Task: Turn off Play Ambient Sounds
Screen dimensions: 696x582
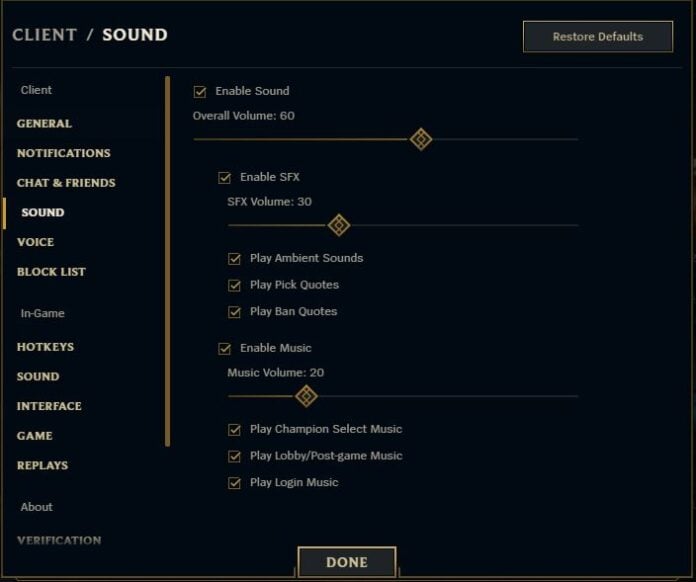Action: (x=235, y=258)
